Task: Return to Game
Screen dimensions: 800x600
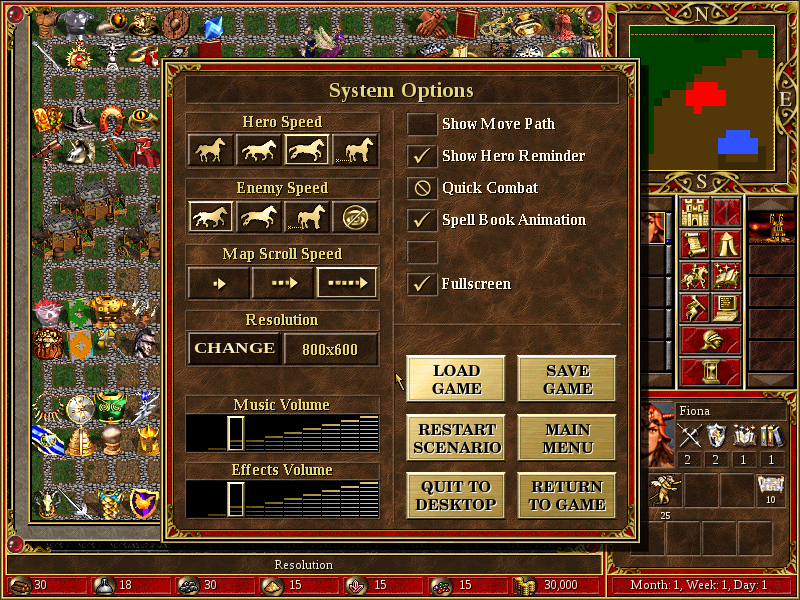Action: pos(567,495)
